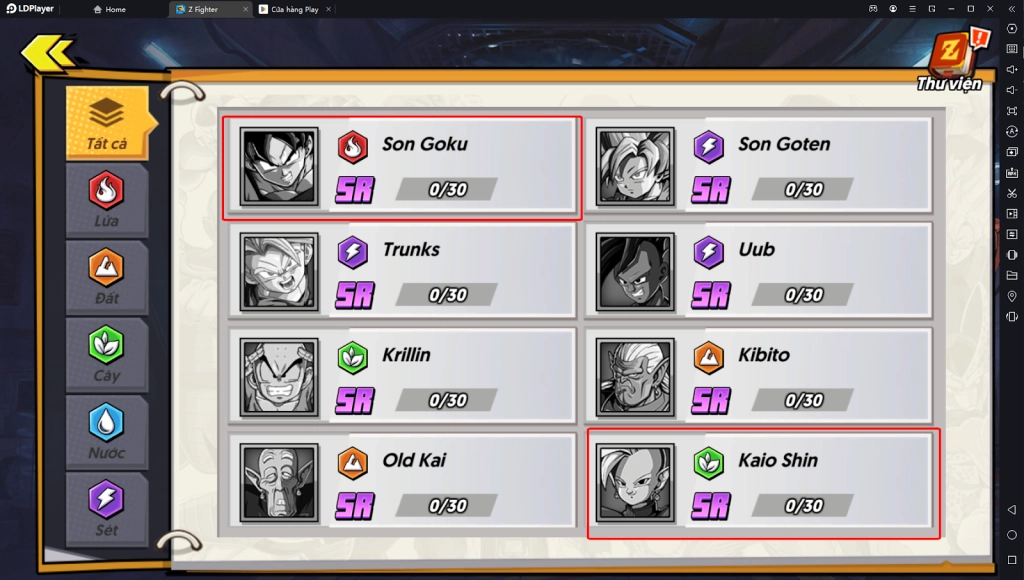Switch to the Lửa fire tab
This screenshot has width=1024, height=580.
pos(106,199)
